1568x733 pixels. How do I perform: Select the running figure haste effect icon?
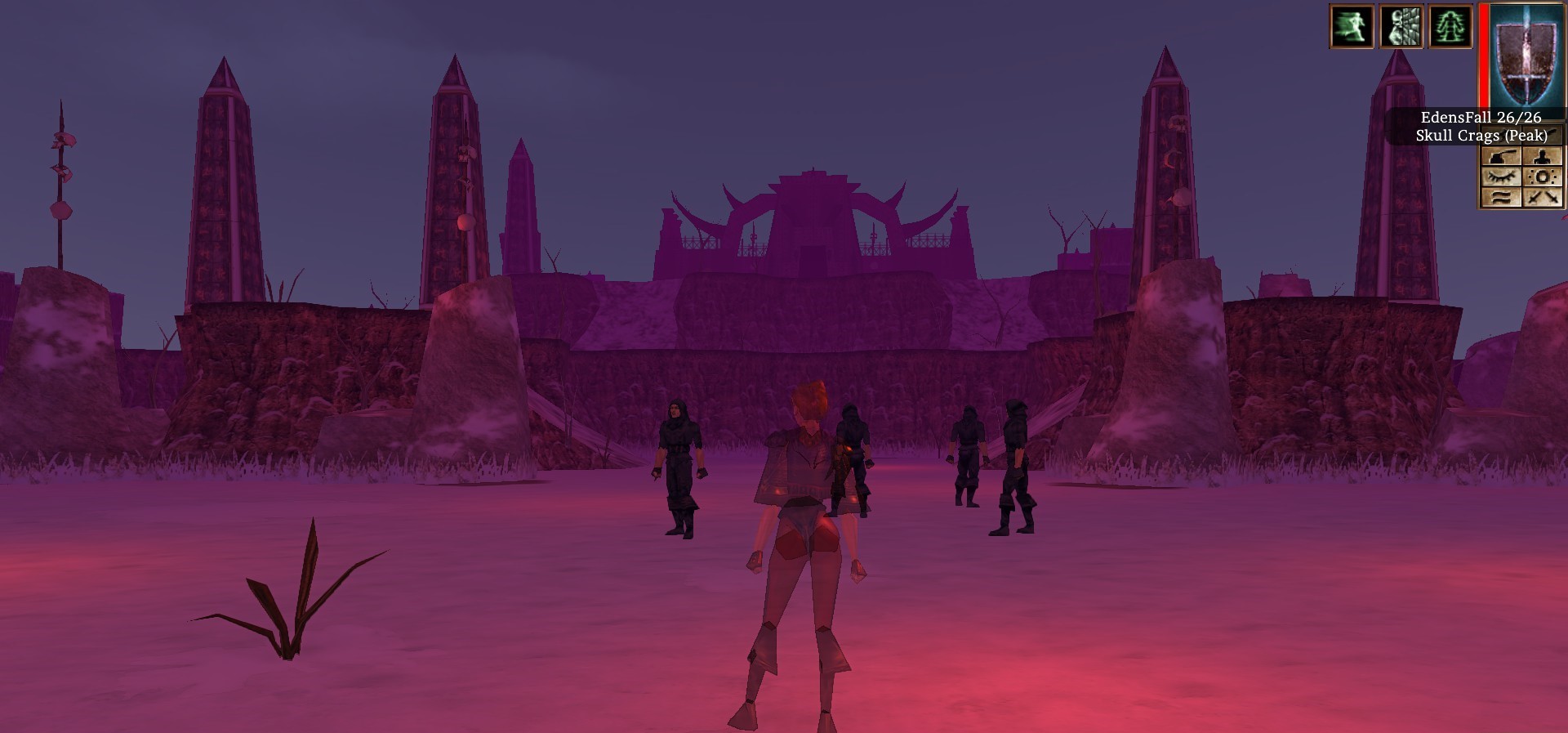1352,26
